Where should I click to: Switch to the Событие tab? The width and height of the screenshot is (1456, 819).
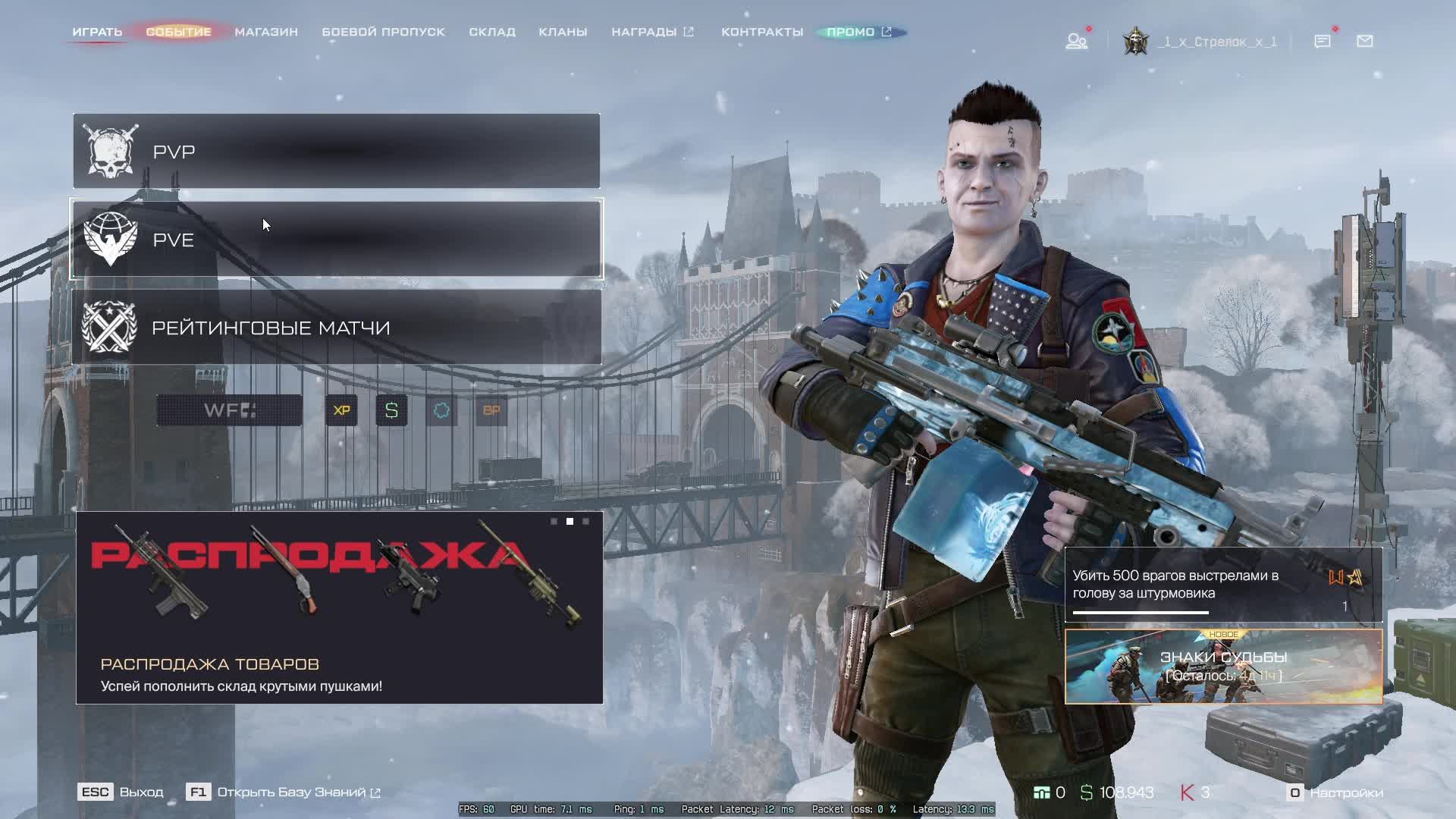click(x=178, y=32)
